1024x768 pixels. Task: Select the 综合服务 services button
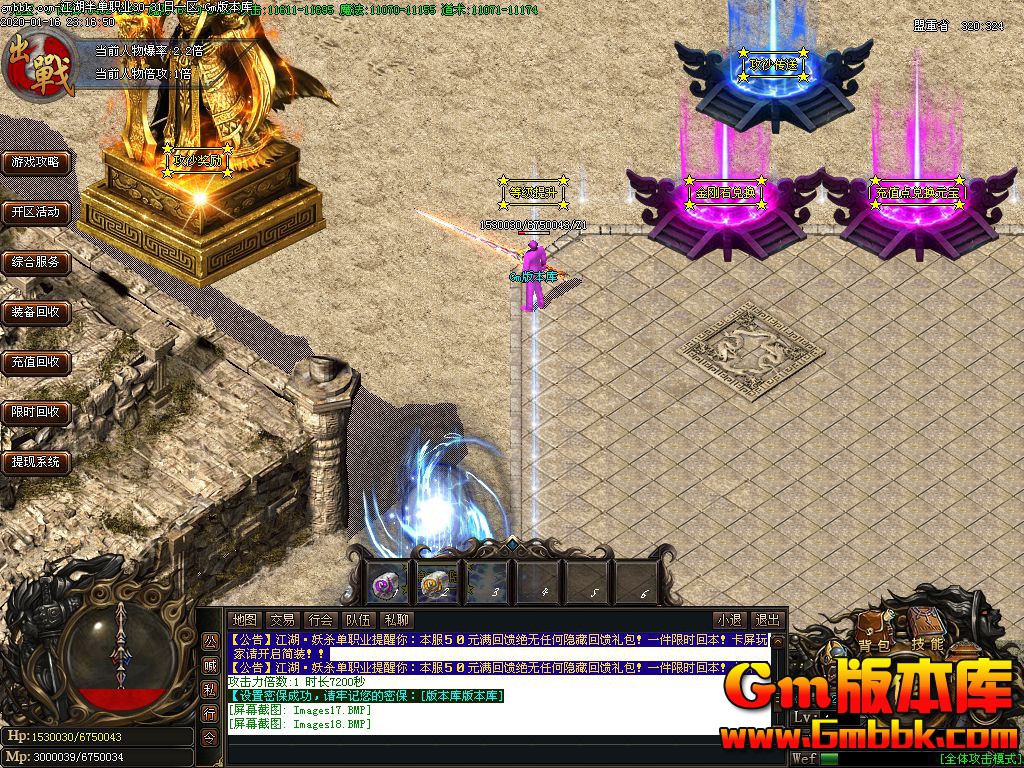point(36,263)
